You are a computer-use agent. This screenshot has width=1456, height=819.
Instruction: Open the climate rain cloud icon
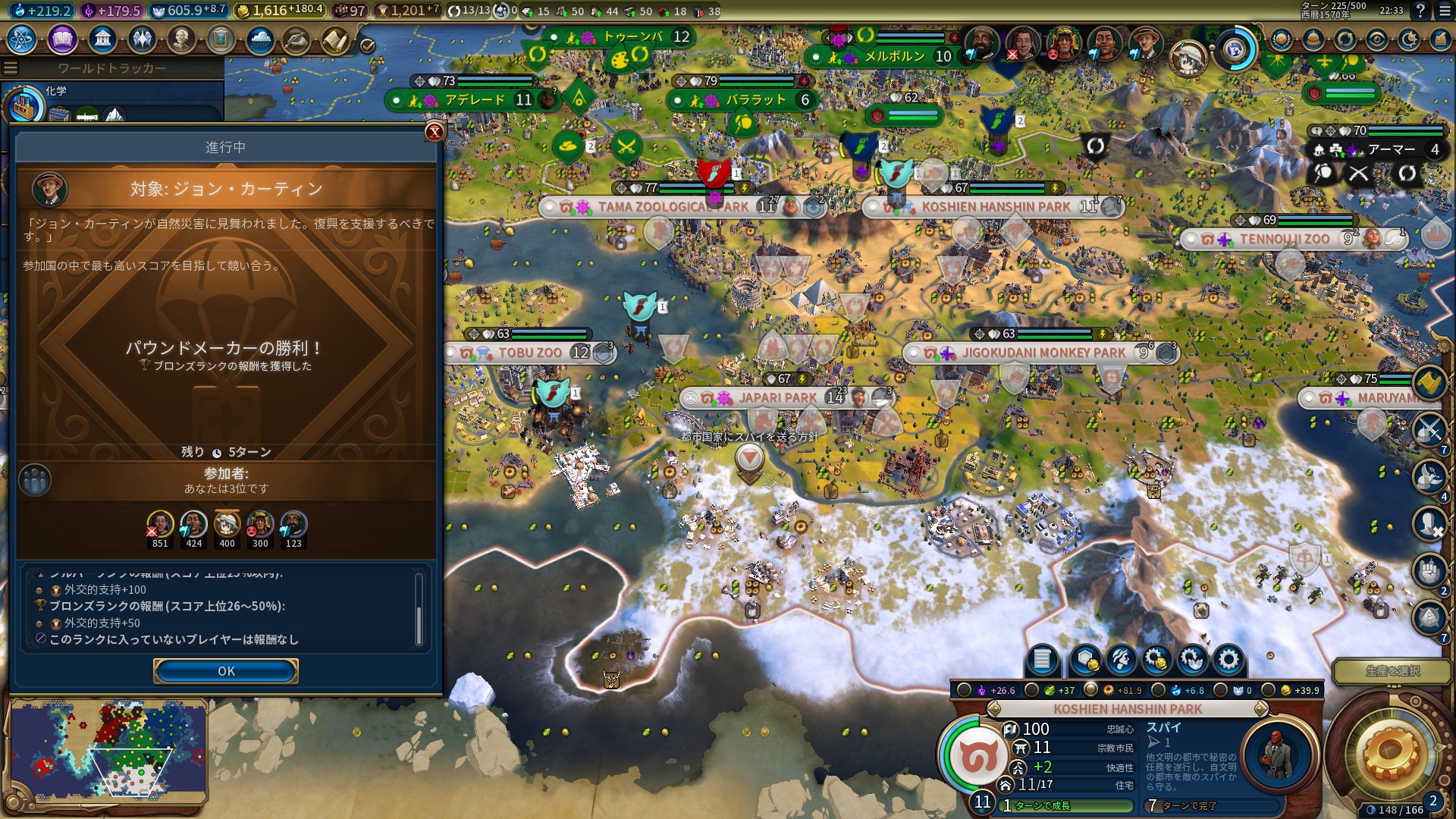click(260, 39)
